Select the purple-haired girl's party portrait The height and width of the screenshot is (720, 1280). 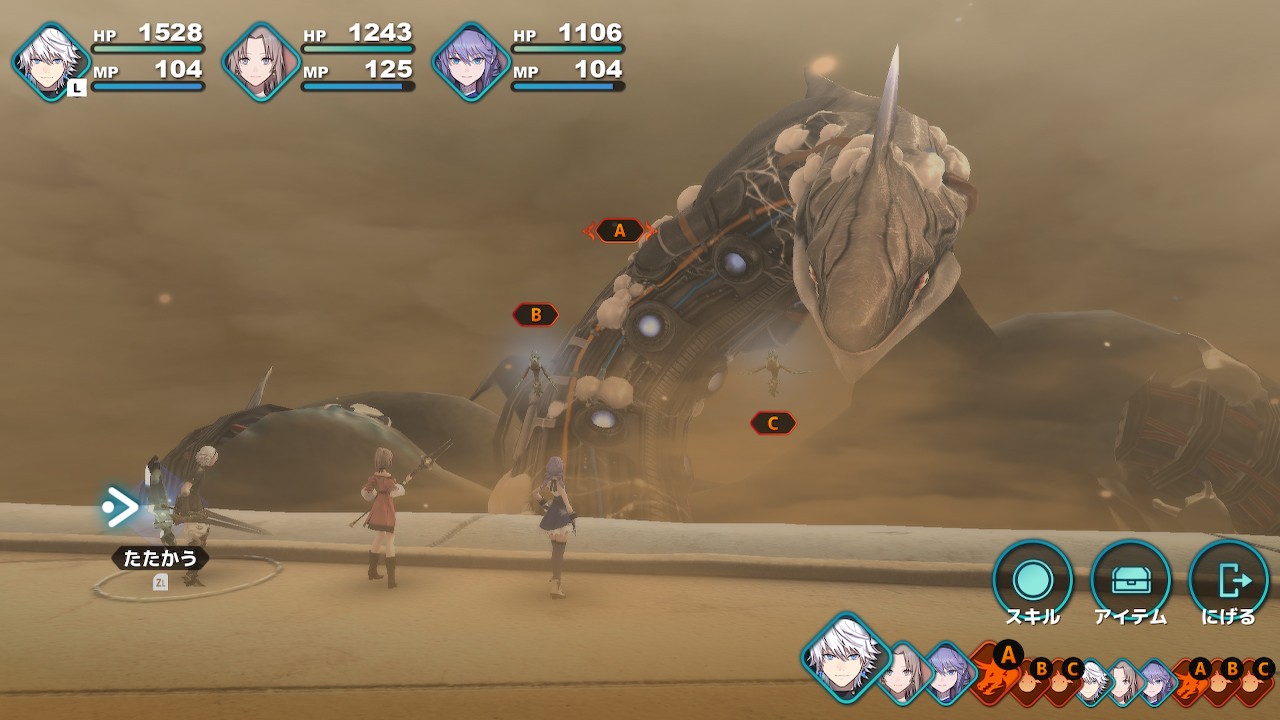click(x=471, y=61)
